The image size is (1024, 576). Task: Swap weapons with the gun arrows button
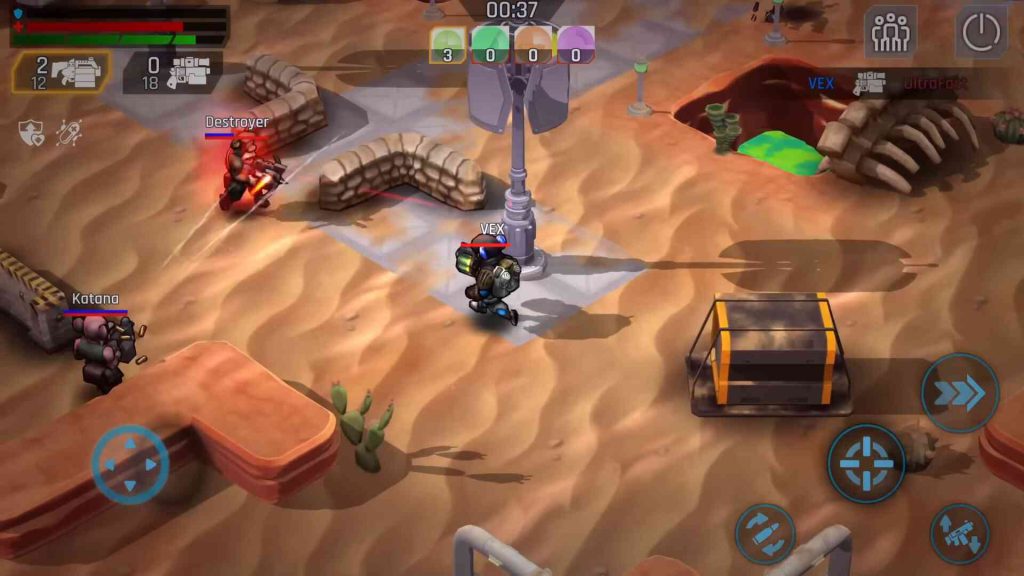click(x=959, y=533)
